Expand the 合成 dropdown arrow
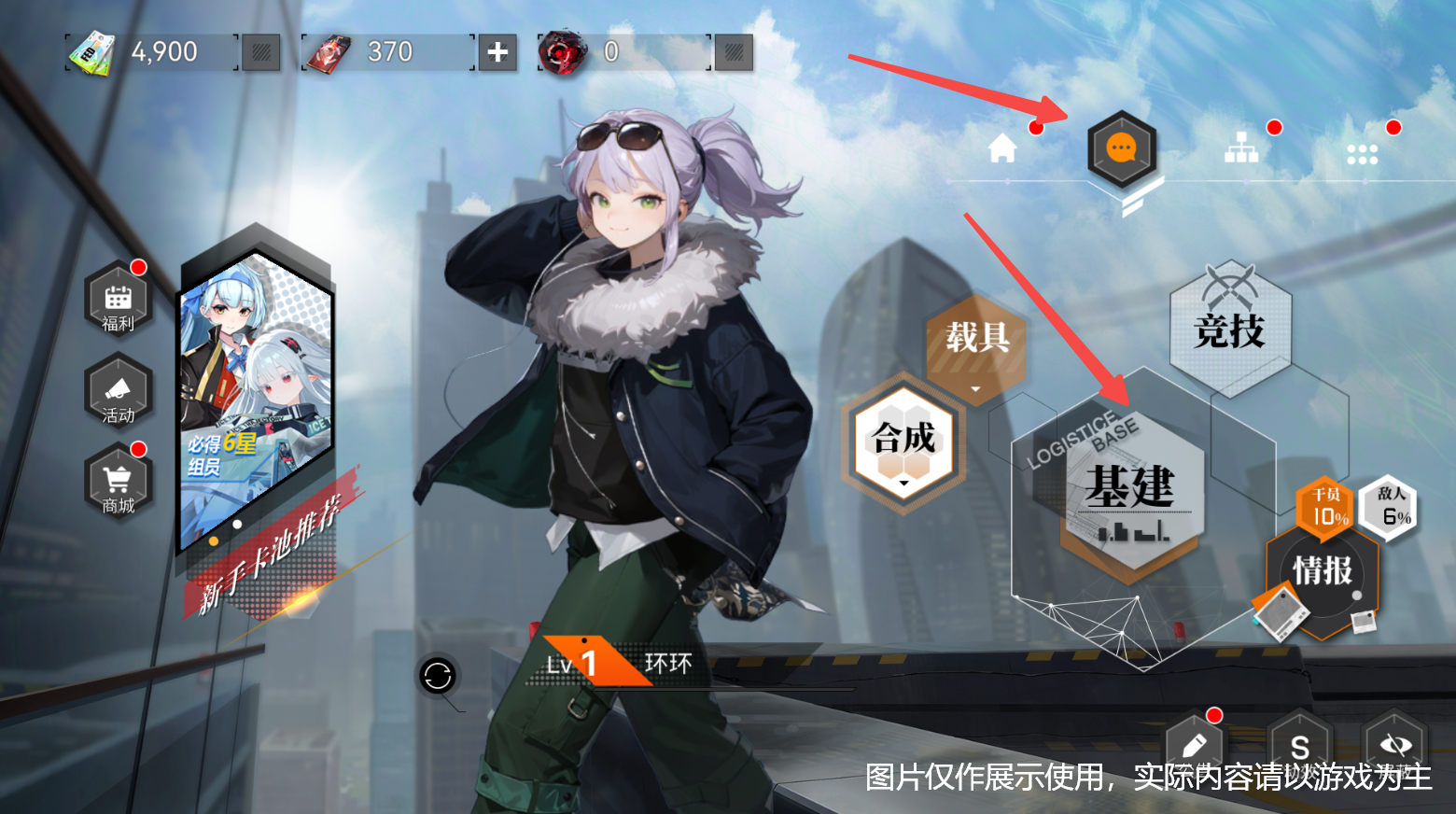Viewport: 1456px width, 814px height. point(902,484)
